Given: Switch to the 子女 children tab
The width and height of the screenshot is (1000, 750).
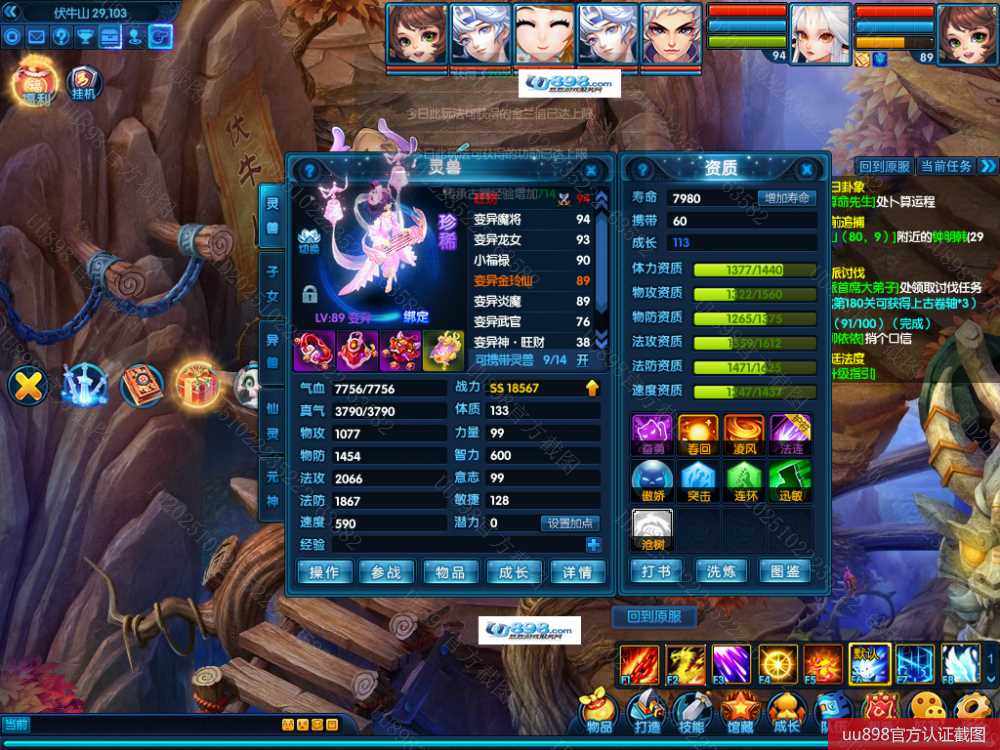Looking at the screenshot, I should click(x=271, y=283).
